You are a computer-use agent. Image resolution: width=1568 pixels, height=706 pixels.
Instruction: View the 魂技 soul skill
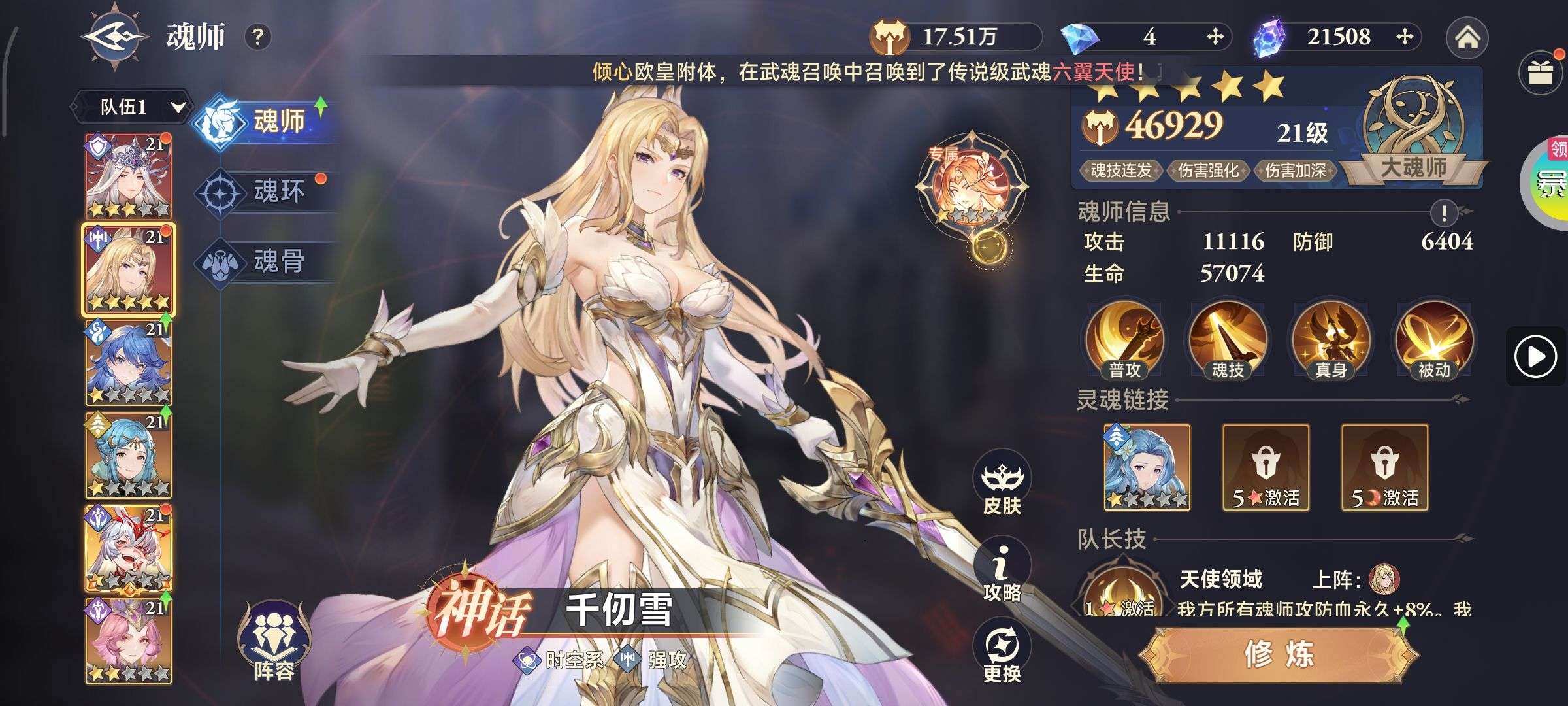[1228, 341]
